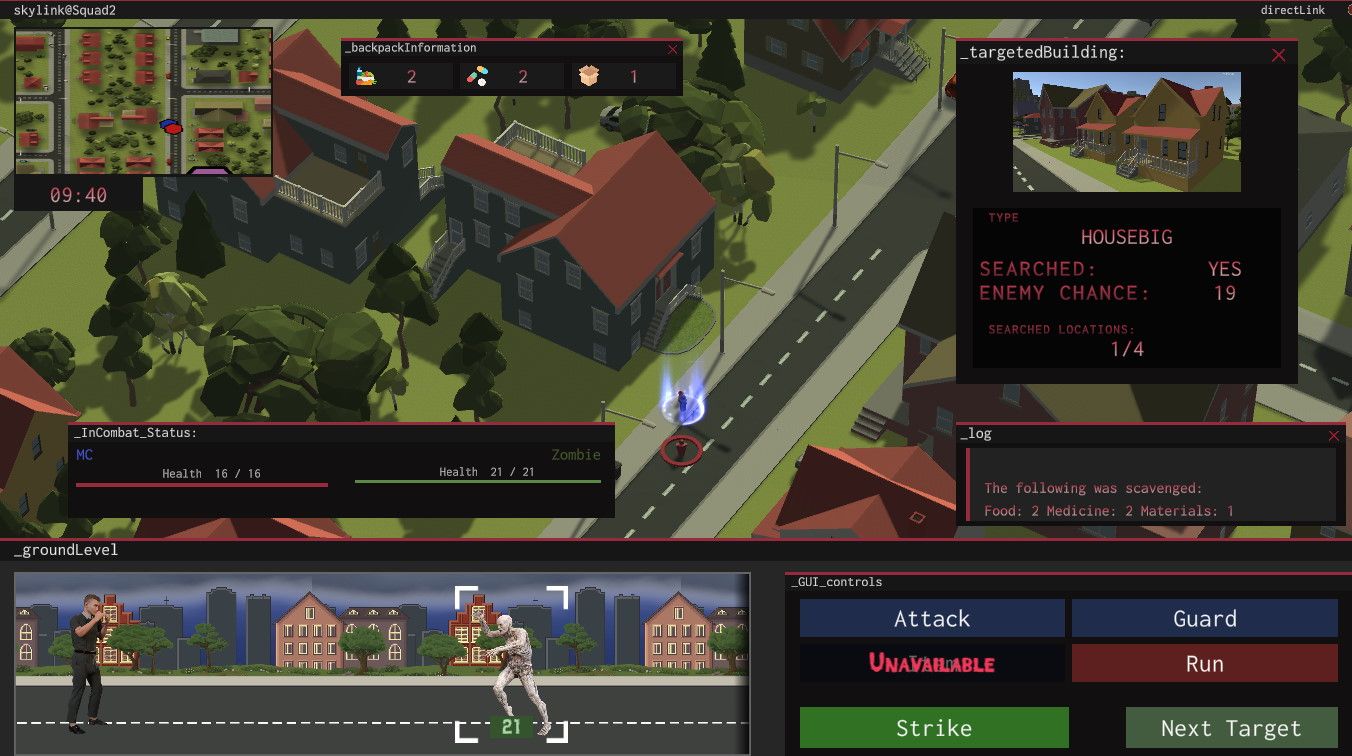Select the food item in backpack

click(365, 76)
